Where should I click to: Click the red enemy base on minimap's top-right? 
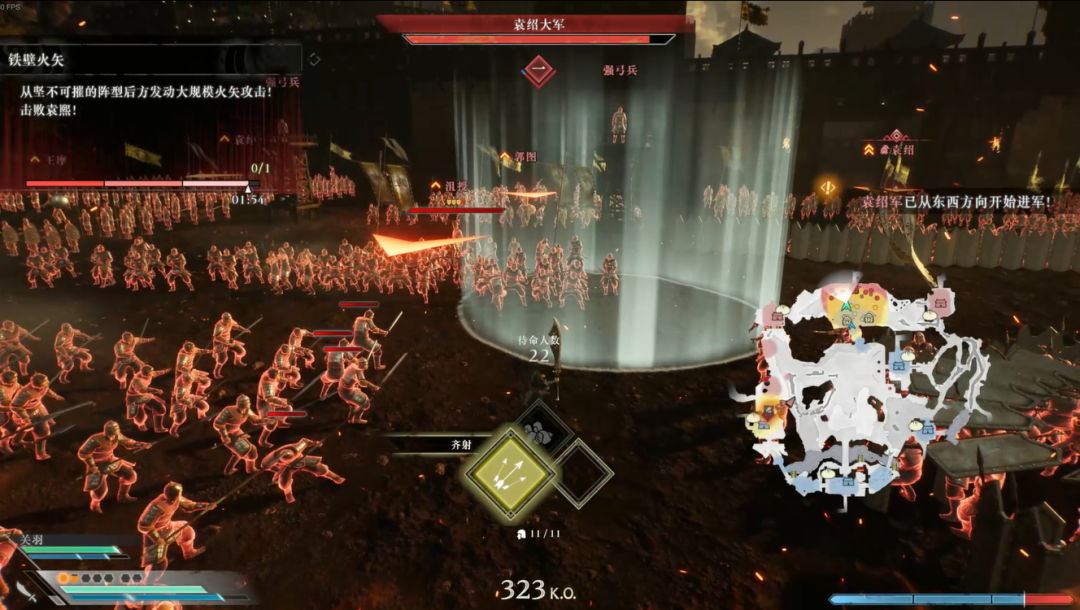point(938,300)
